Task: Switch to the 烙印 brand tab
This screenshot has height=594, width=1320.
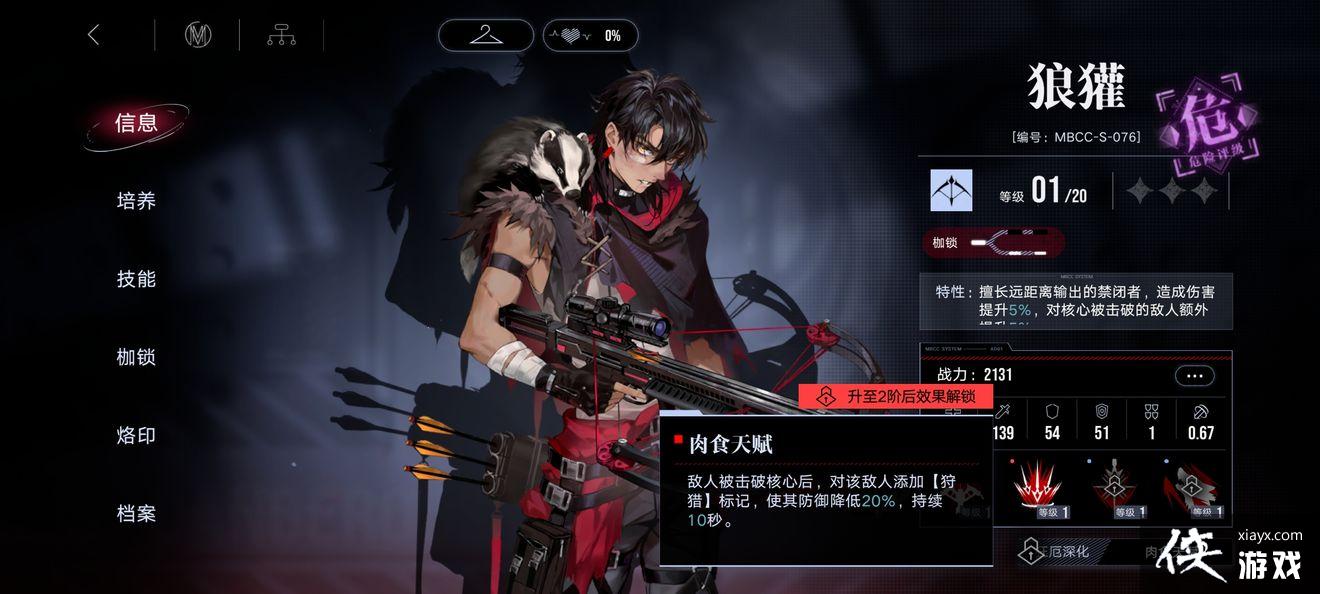Action: click(137, 435)
